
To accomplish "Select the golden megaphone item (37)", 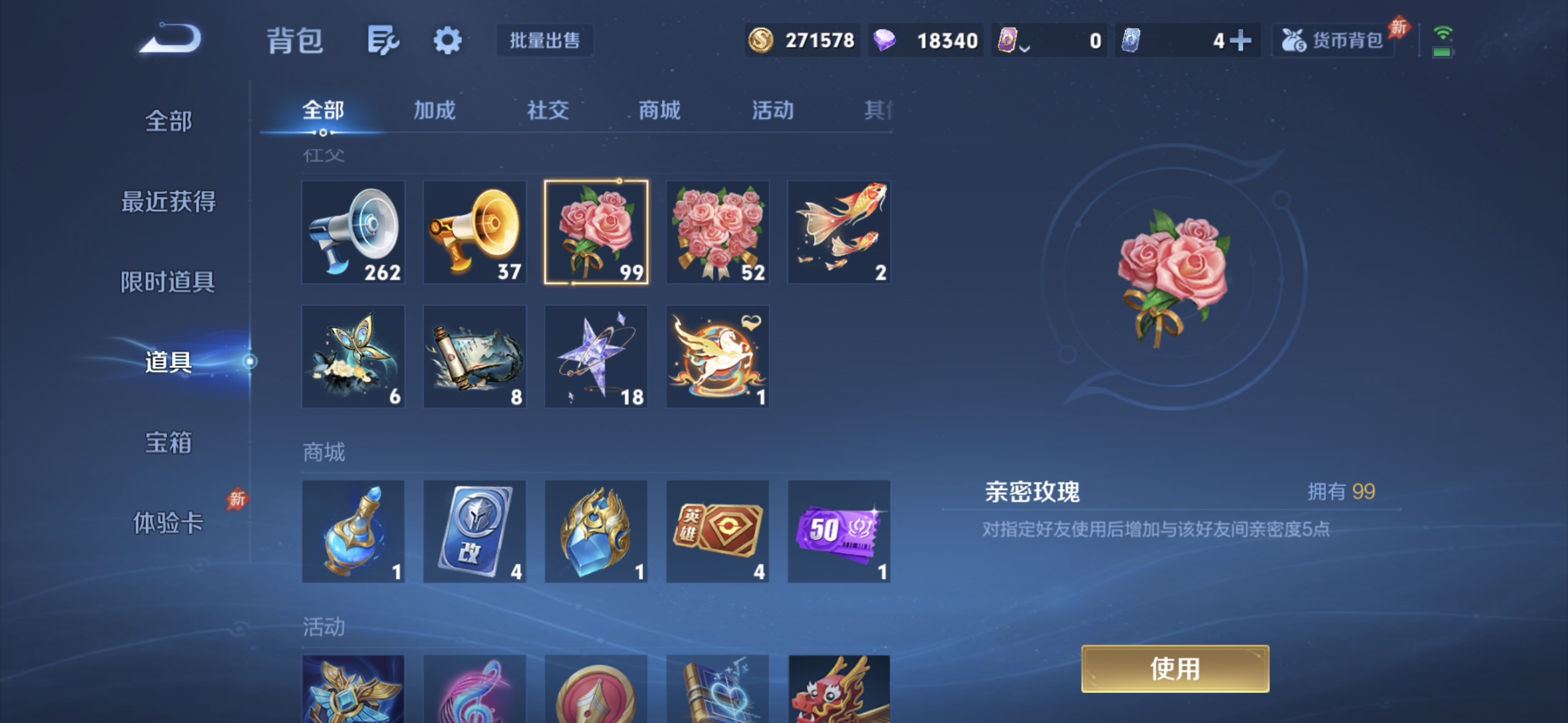I will tap(475, 233).
